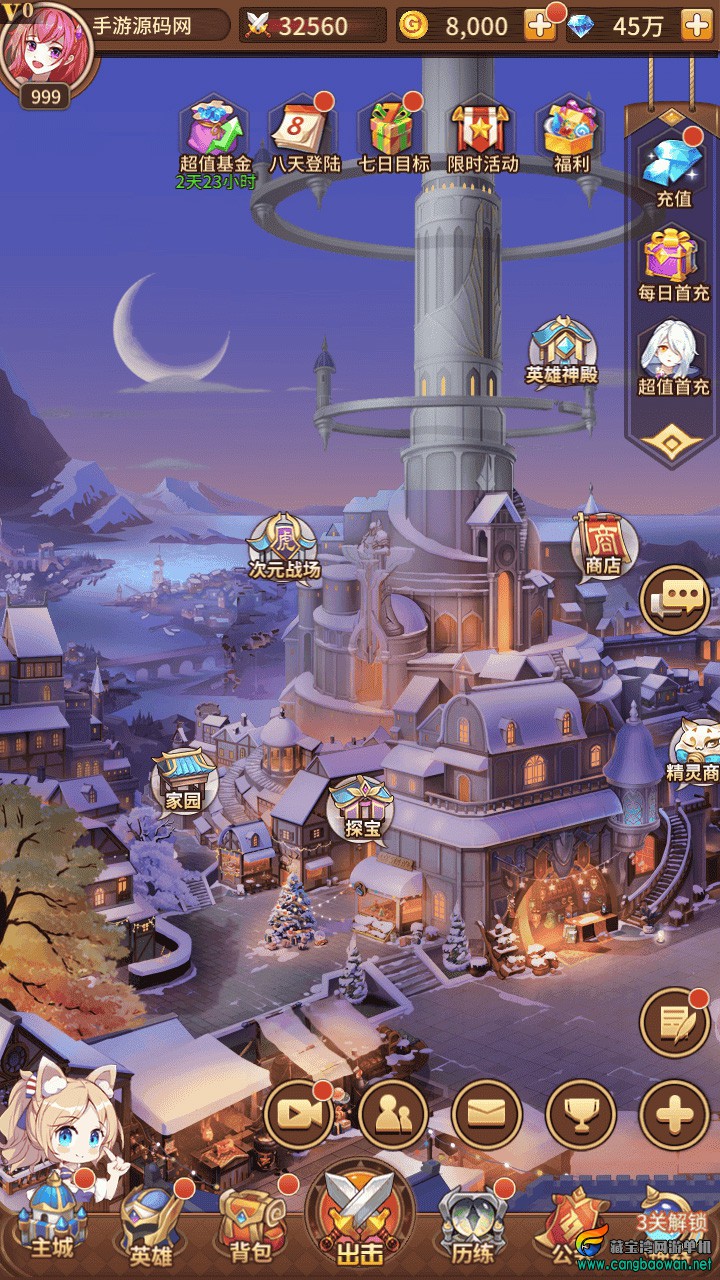Open the 充值 diamond recharge
Viewport: 720px width, 1280px height.
tap(673, 168)
